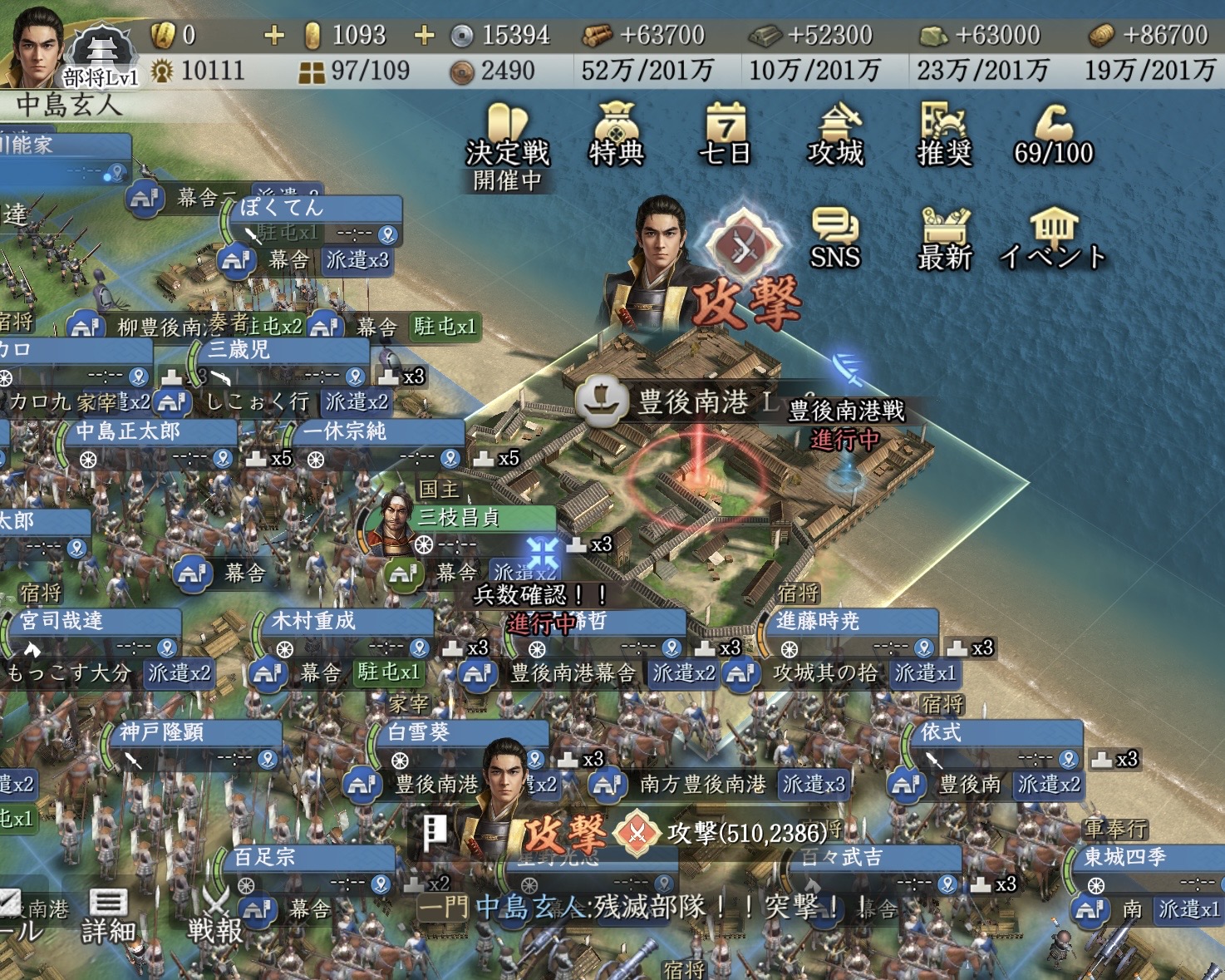The width and height of the screenshot is (1225, 980).
Task: Open the 七日 calendar icon
Action: [x=725, y=135]
